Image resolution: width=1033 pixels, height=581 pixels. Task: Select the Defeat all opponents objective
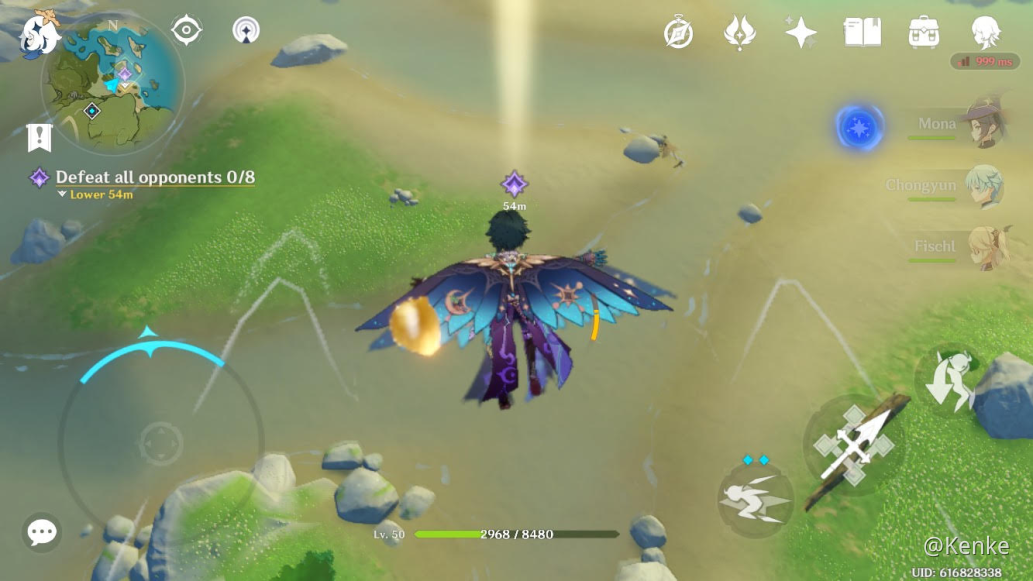154,177
